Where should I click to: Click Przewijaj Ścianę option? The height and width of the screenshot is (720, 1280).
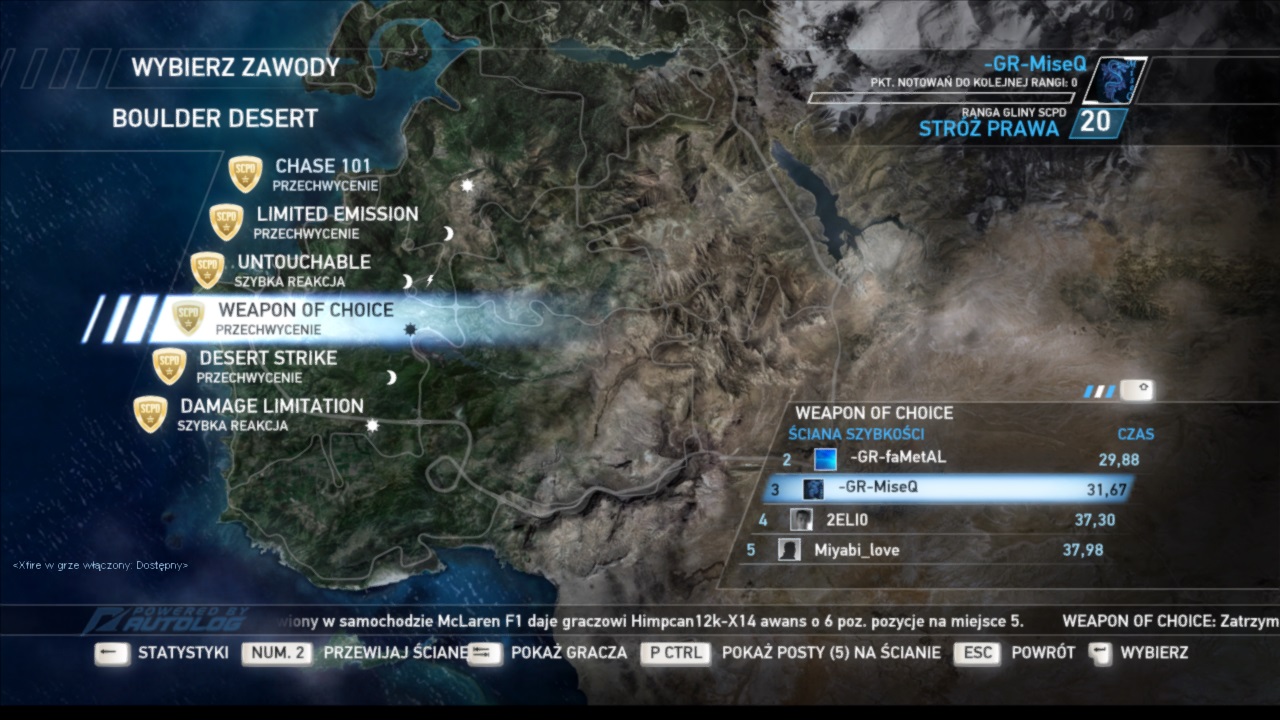[x=396, y=653]
